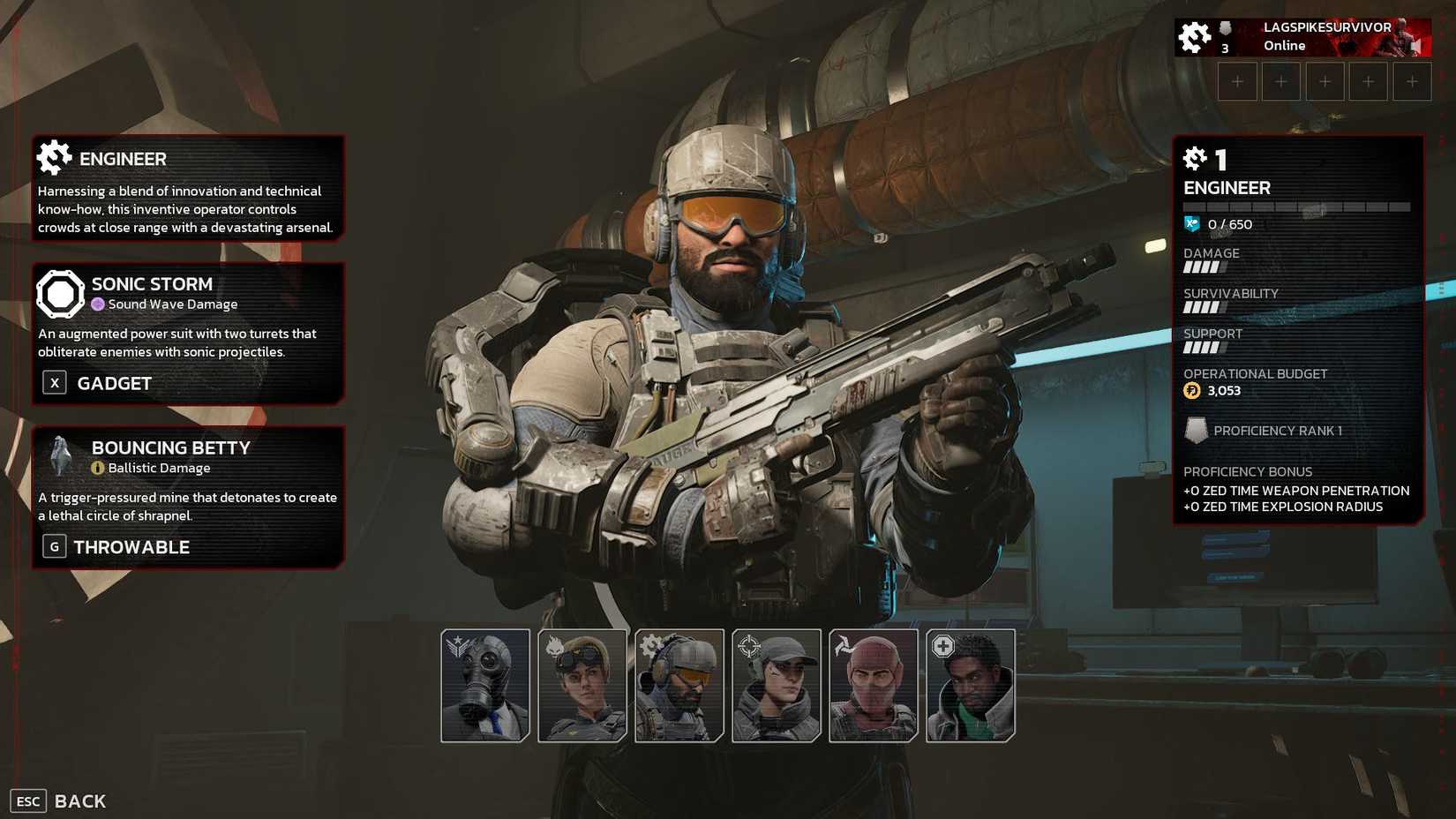Click the X key binding for GADGET
This screenshot has height=819, width=1456.
[54, 382]
